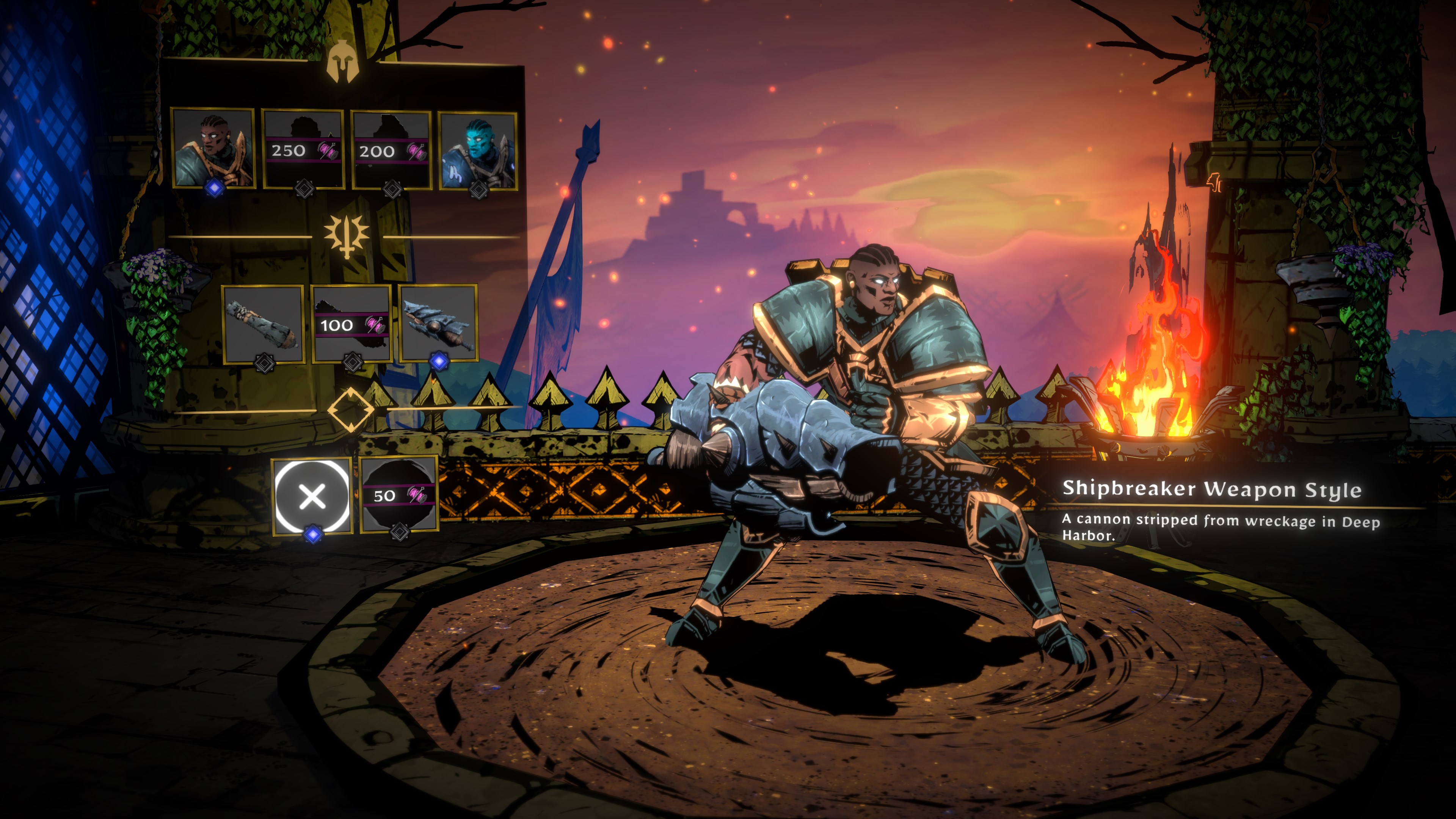Expand the gray diamond under the 100-thread weapon style
The image size is (1456, 819).
[x=352, y=361]
